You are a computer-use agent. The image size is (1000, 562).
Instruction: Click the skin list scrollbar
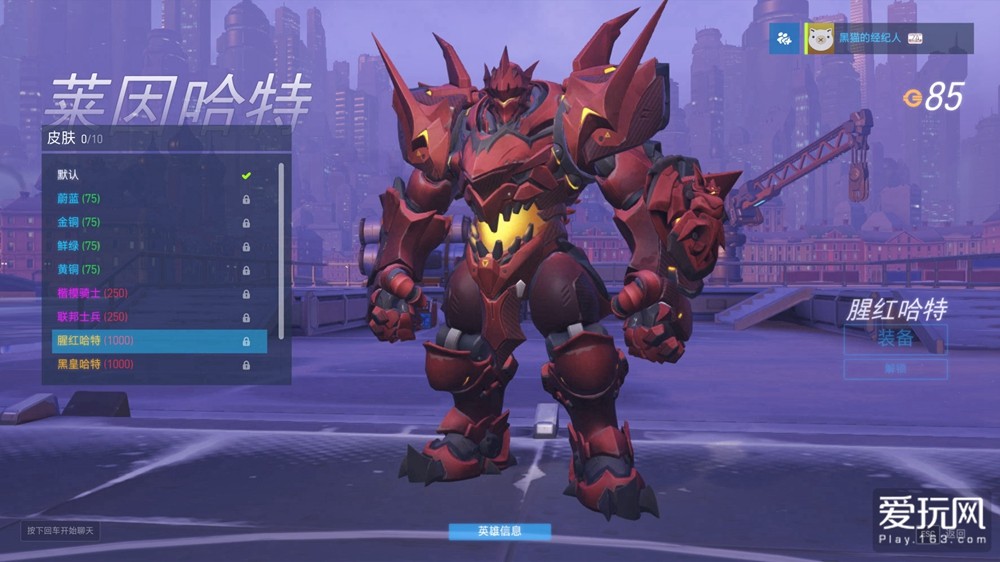point(281,250)
